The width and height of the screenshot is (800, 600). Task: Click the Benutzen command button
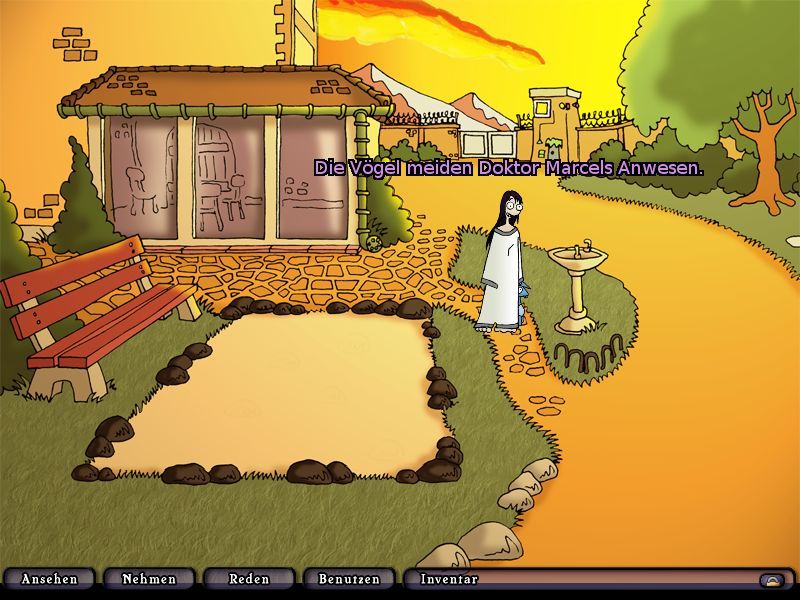pyautogui.click(x=349, y=579)
